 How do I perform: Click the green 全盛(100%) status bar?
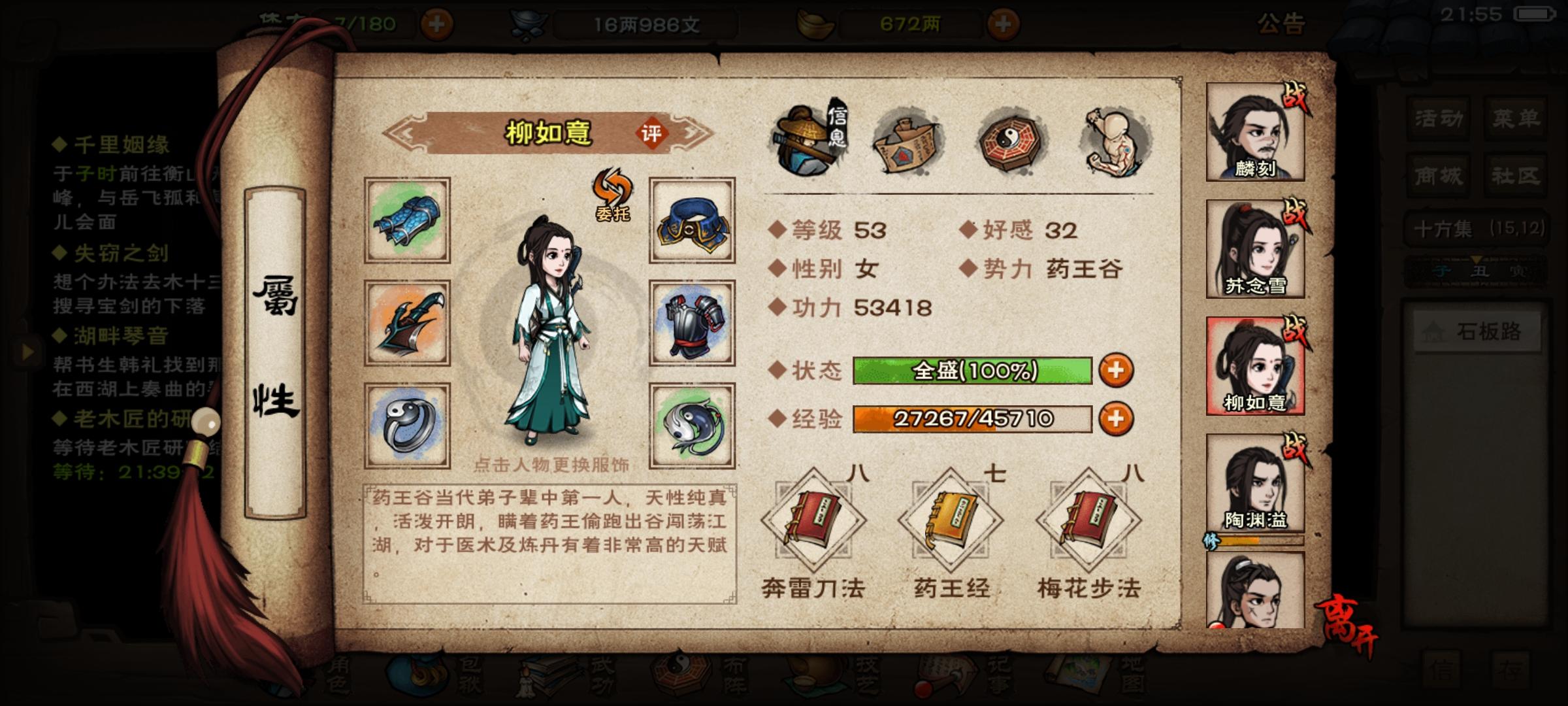973,370
